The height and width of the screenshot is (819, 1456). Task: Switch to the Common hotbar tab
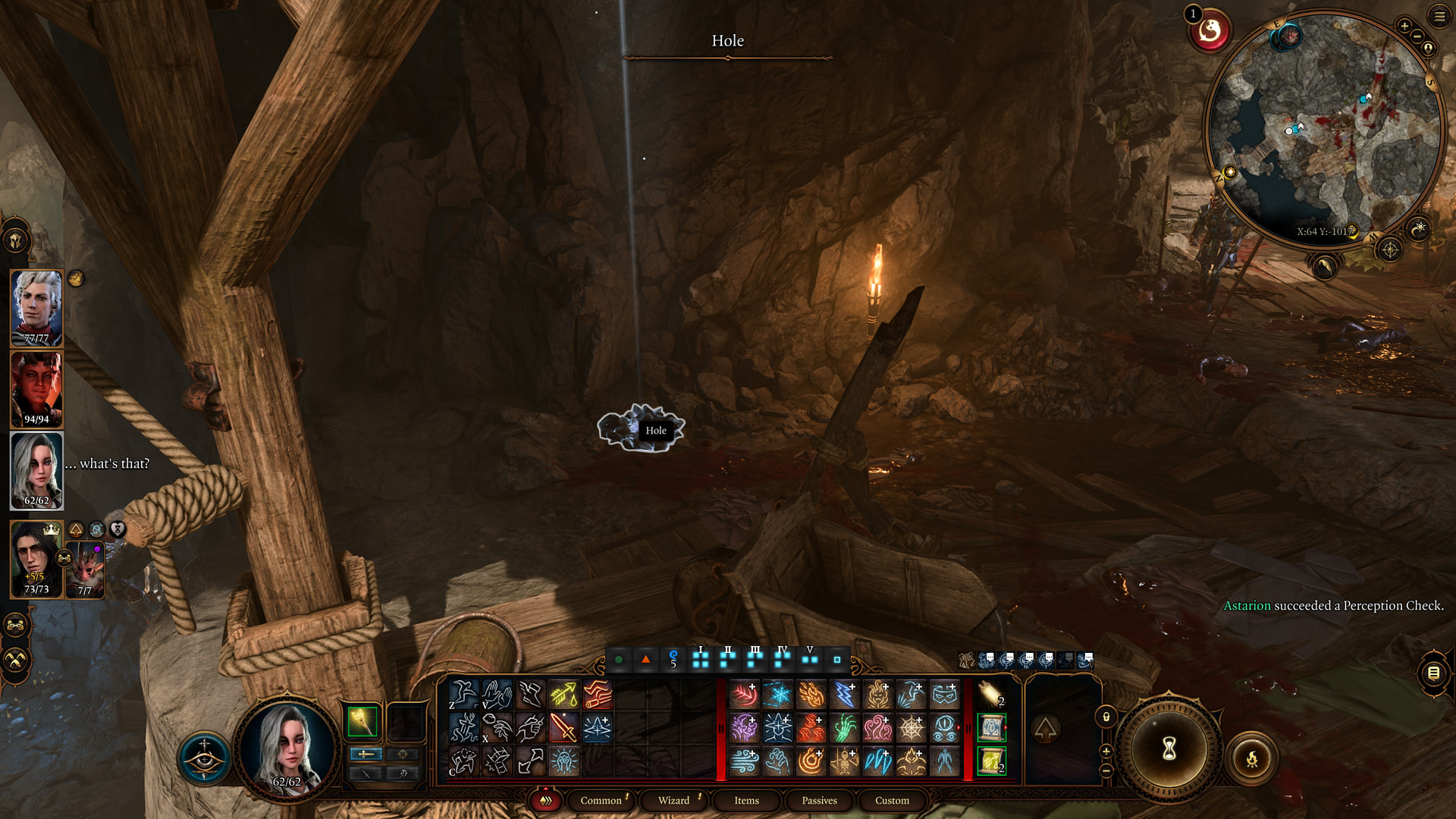click(x=601, y=801)
